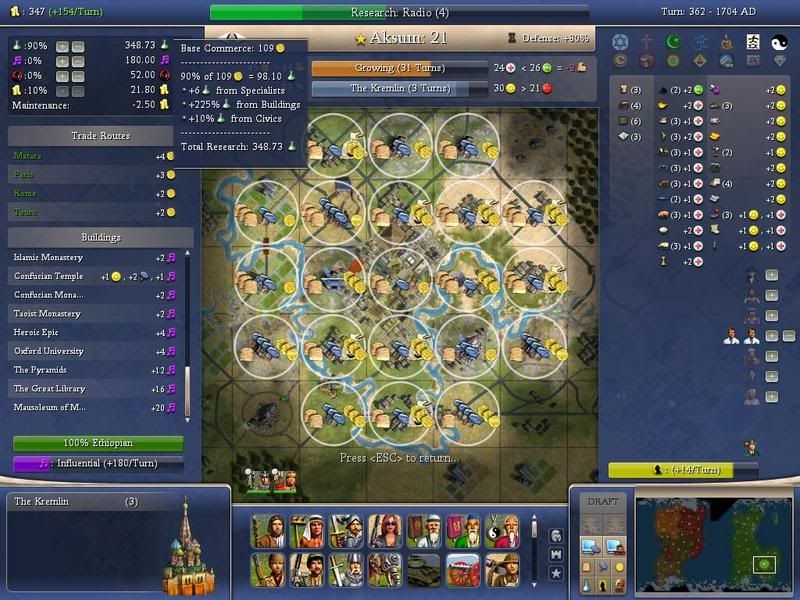The image size is (800, 600).
Task: Click the Aksum city name header
Action: tap(400, 38)
